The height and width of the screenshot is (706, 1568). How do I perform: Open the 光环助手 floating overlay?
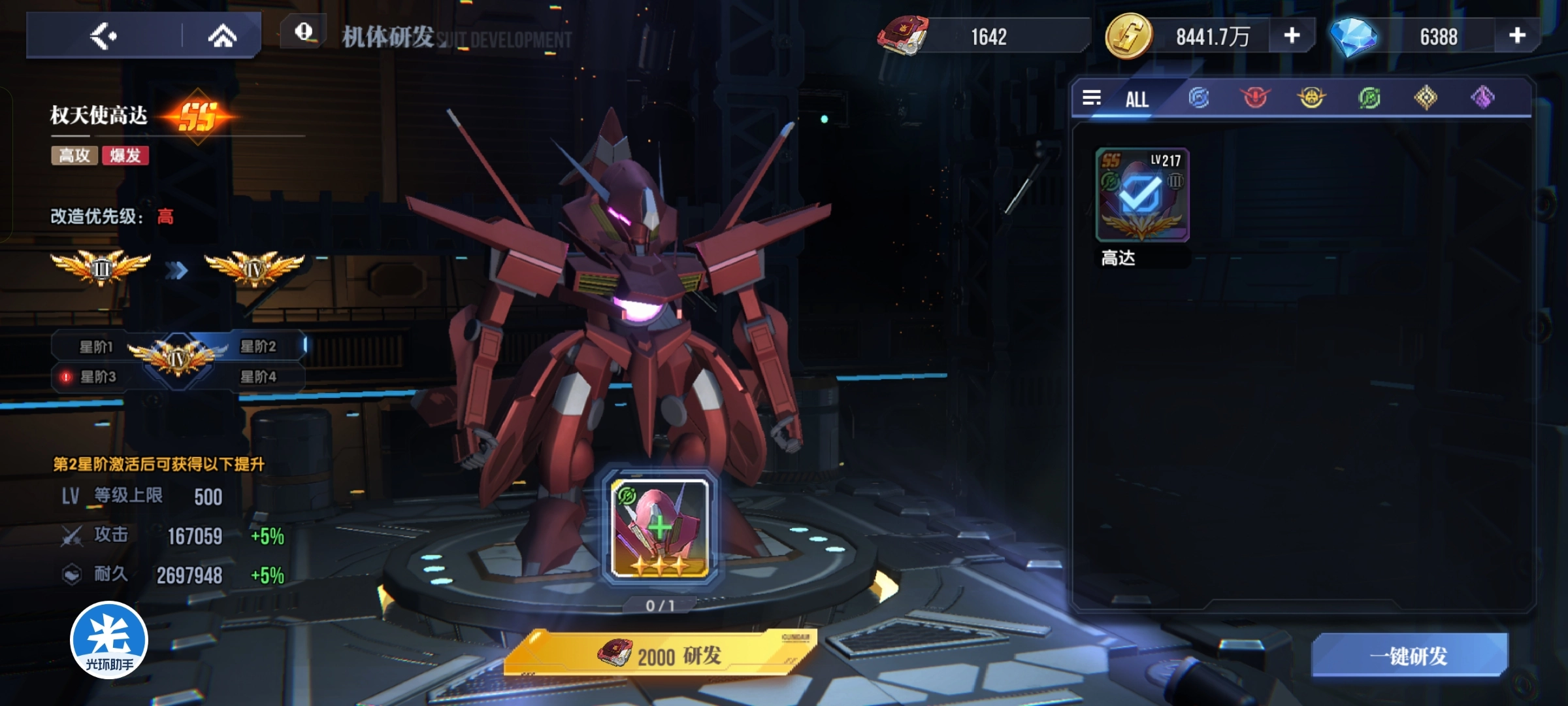pyautogui.click(x=109, y=640)
